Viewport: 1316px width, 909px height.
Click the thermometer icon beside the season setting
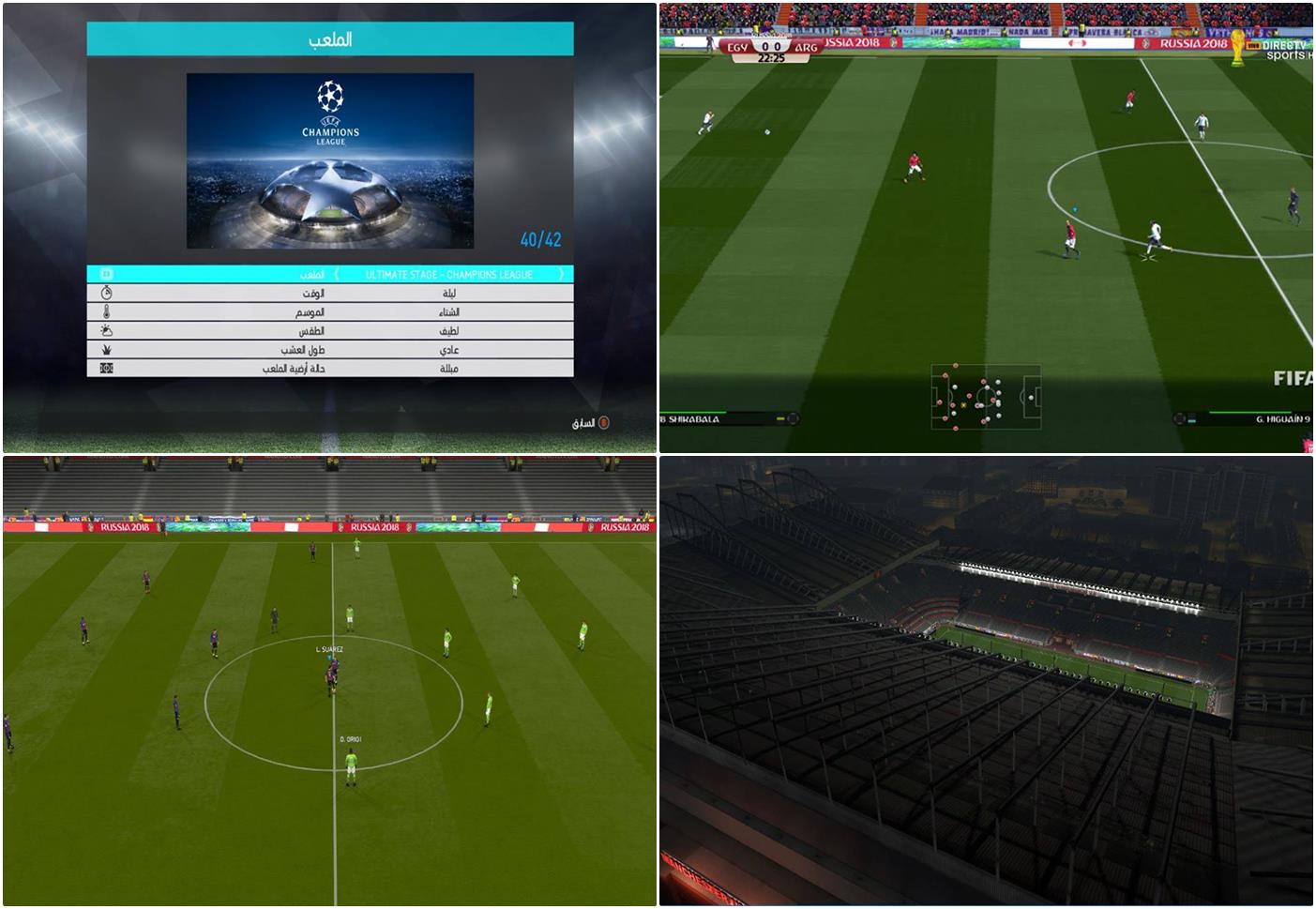tap(105, 312)
